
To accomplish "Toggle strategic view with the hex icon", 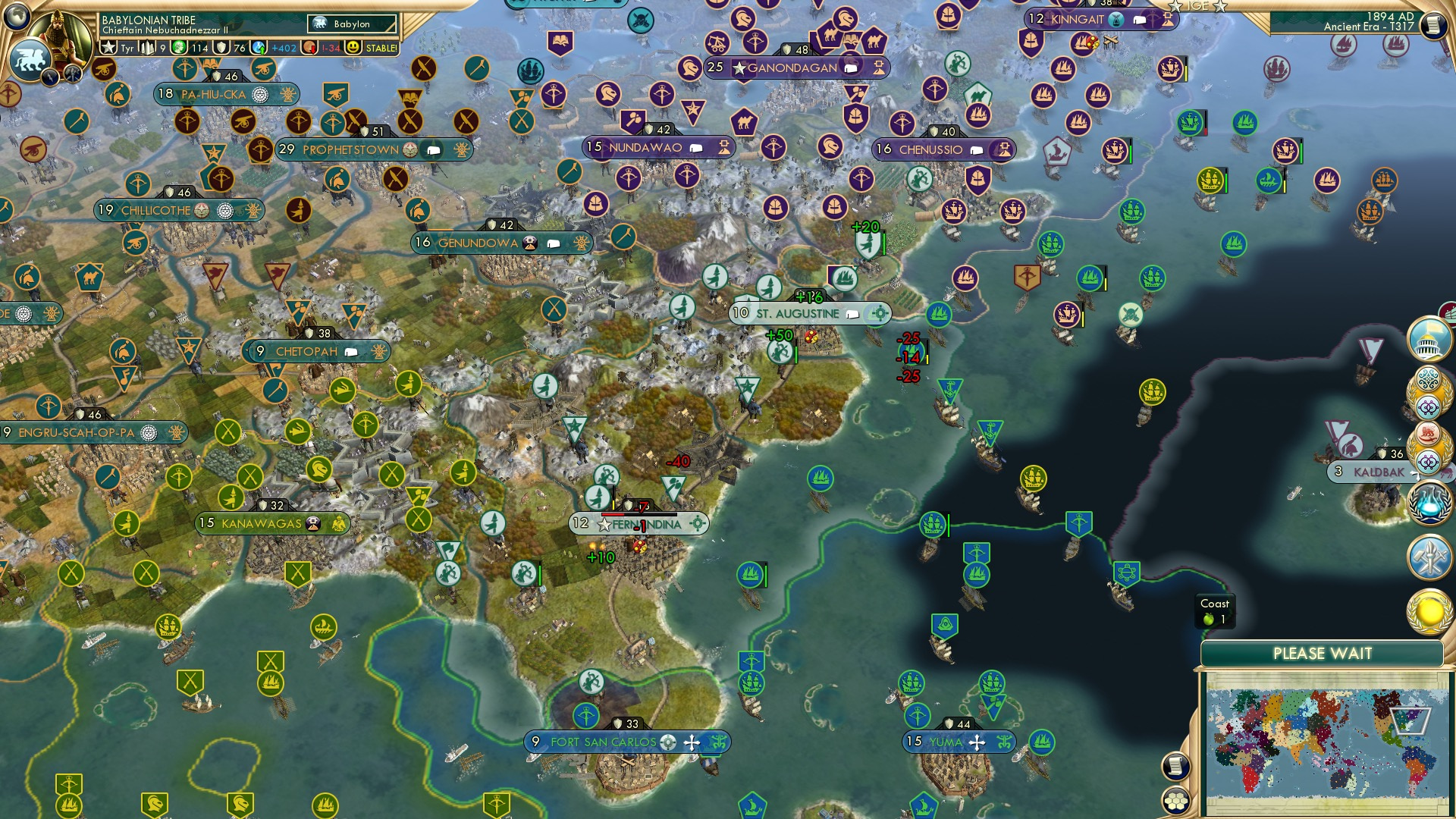I will point(1177,801).
